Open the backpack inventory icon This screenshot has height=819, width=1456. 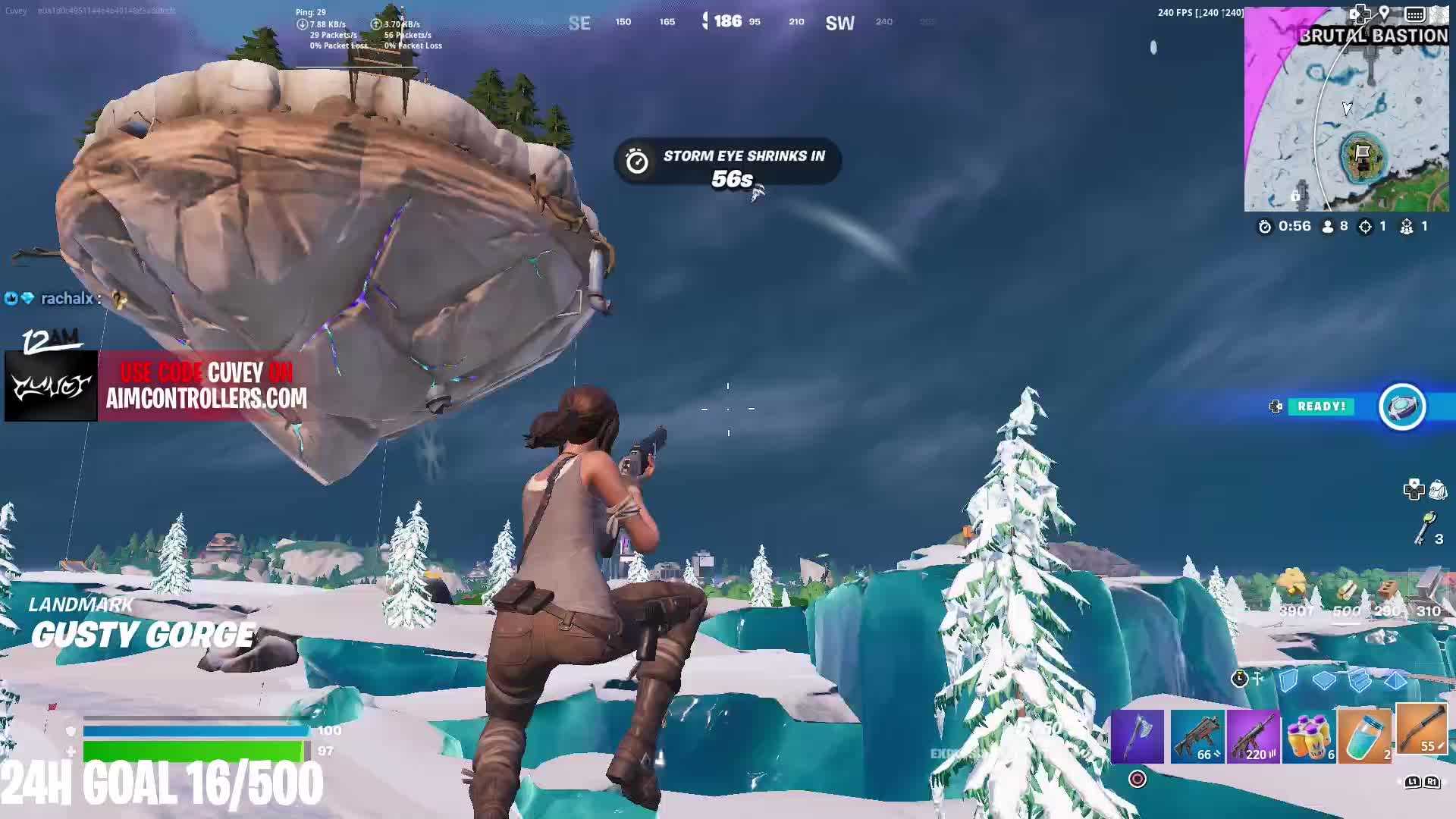click(x=1438, y=491)
